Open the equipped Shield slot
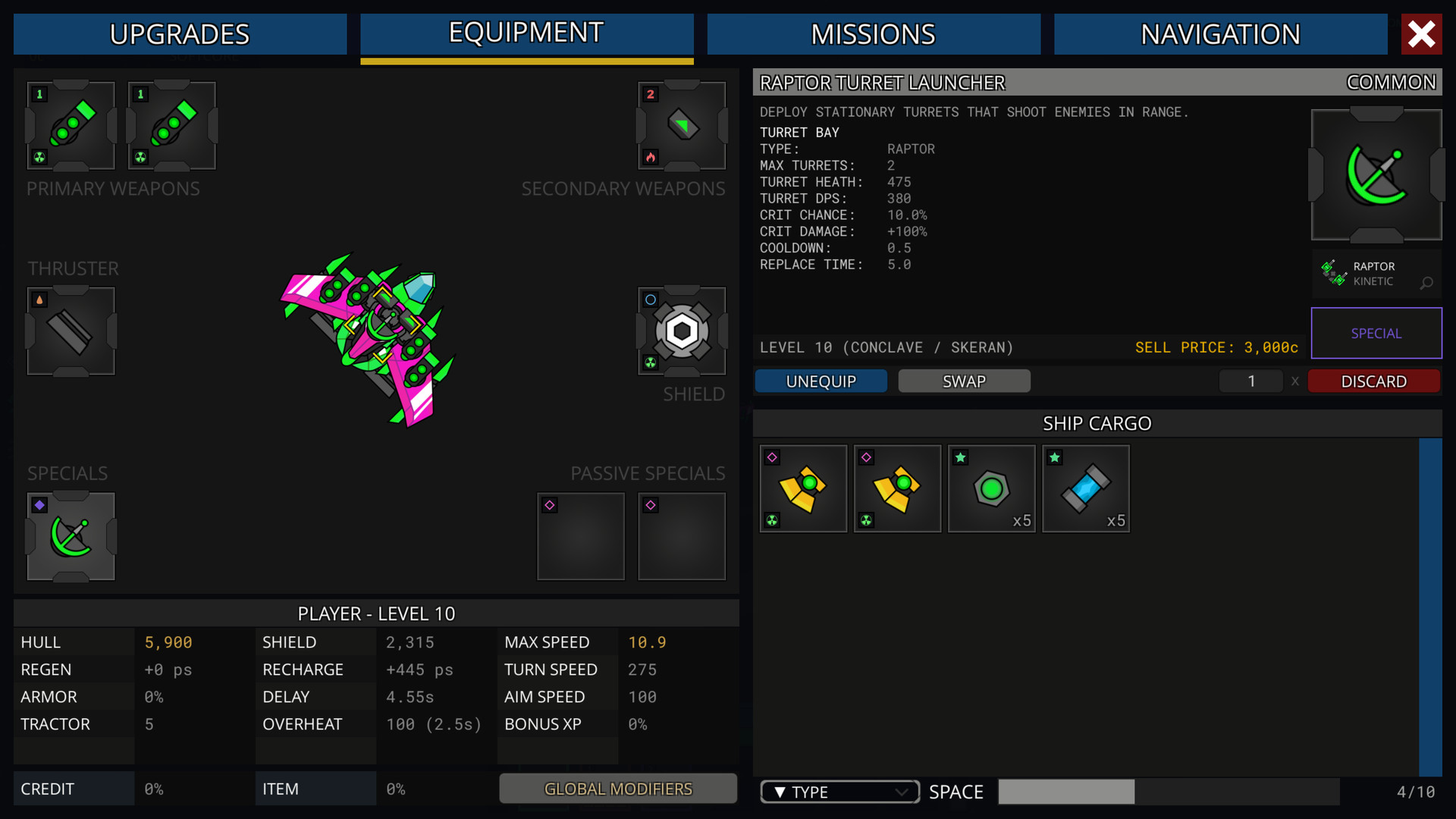 point(681,331)
